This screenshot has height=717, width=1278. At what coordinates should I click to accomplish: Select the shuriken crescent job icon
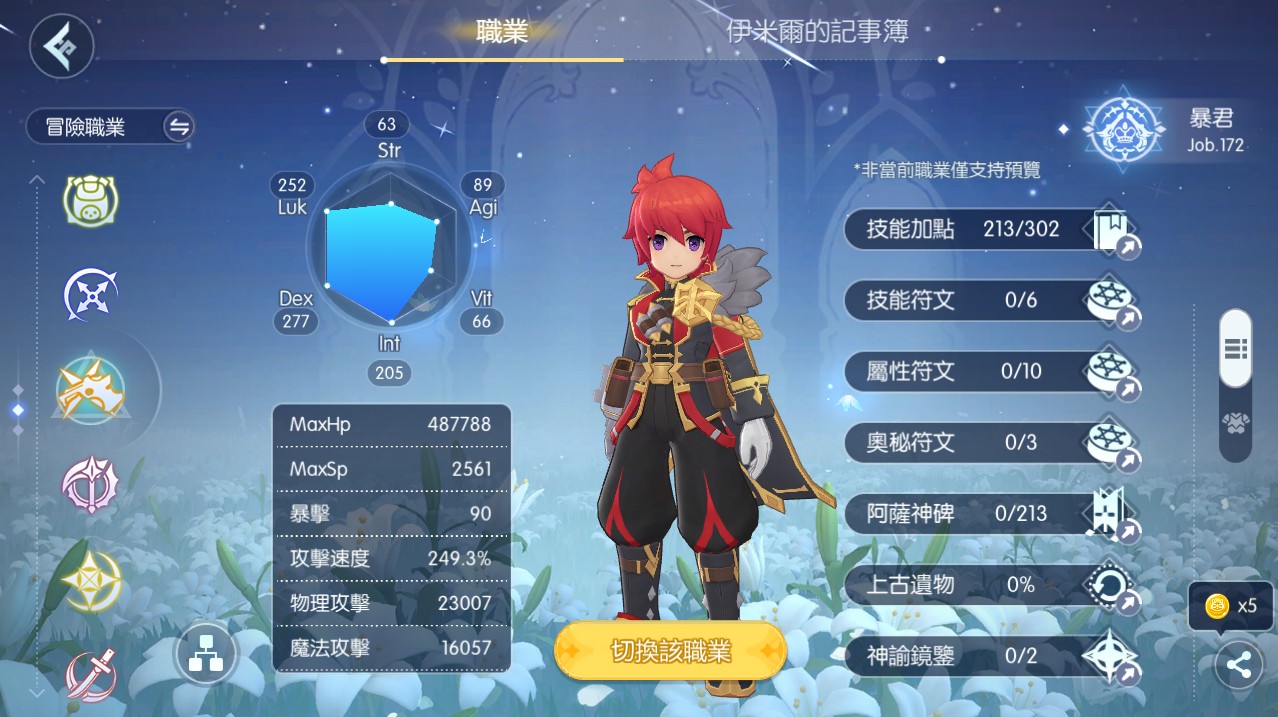(x=91, y=295)
